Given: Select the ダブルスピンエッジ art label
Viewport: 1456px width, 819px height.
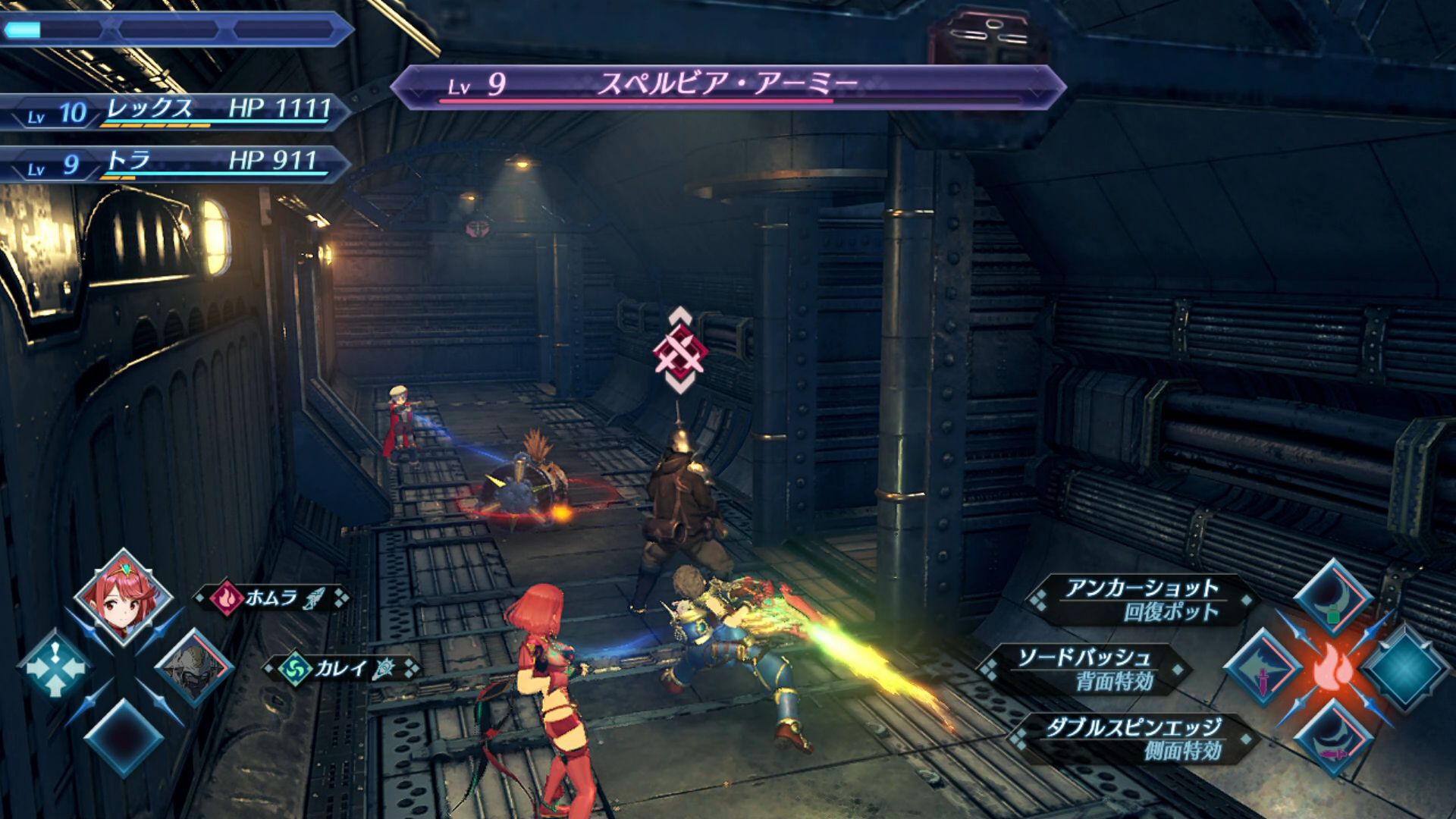Looking at the screenshot, I should (x=1134, y=739).
